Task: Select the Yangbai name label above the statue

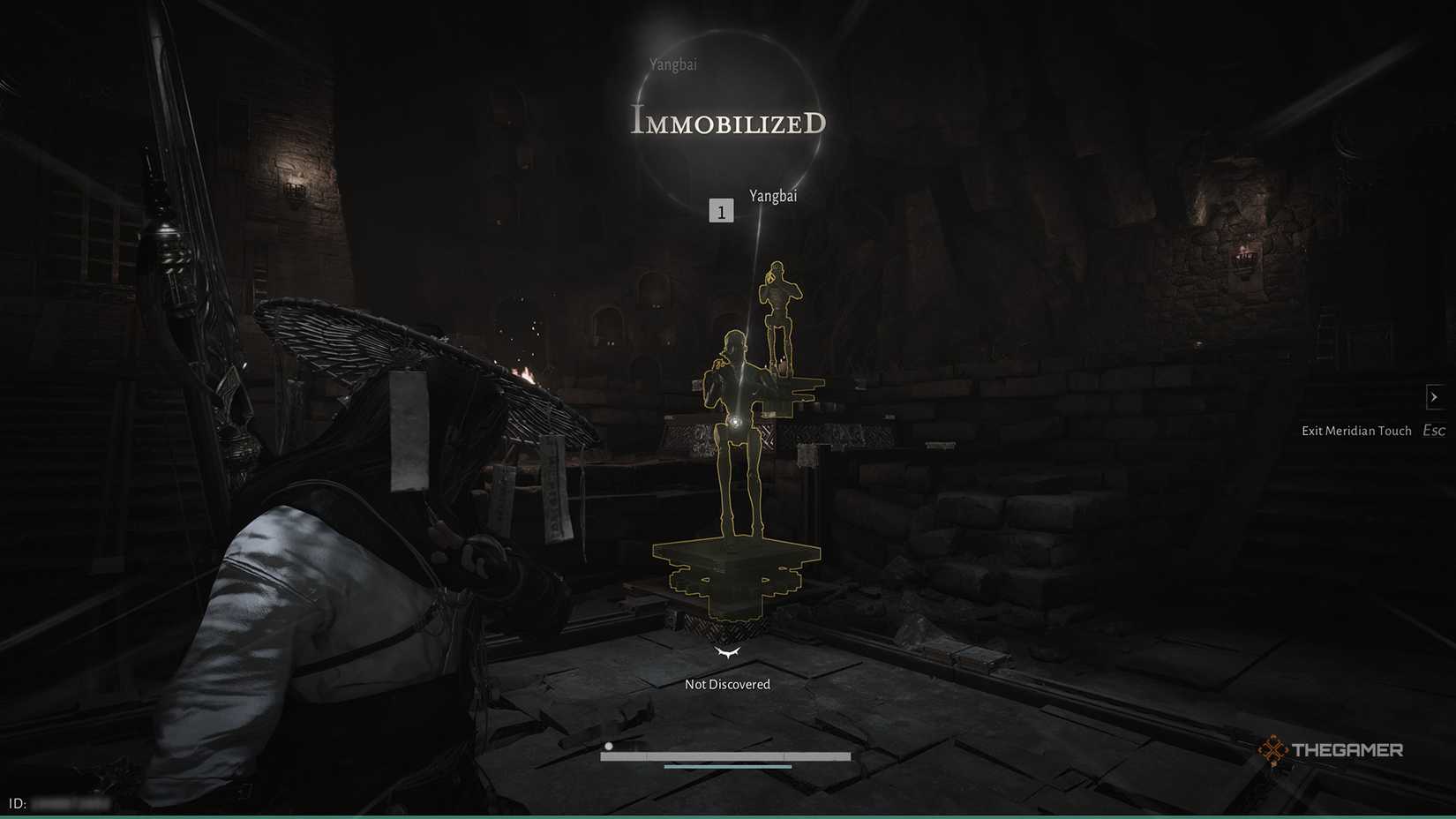Action: pos(771,196)
